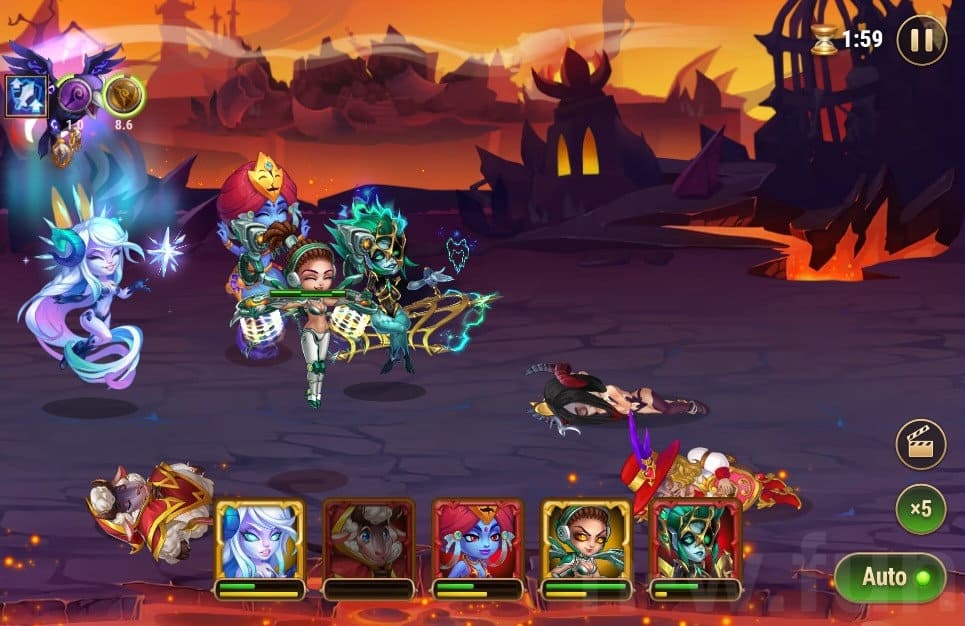Pause the battle
Viewport: 965px width, 626px height.
click(x=920, y=41)
